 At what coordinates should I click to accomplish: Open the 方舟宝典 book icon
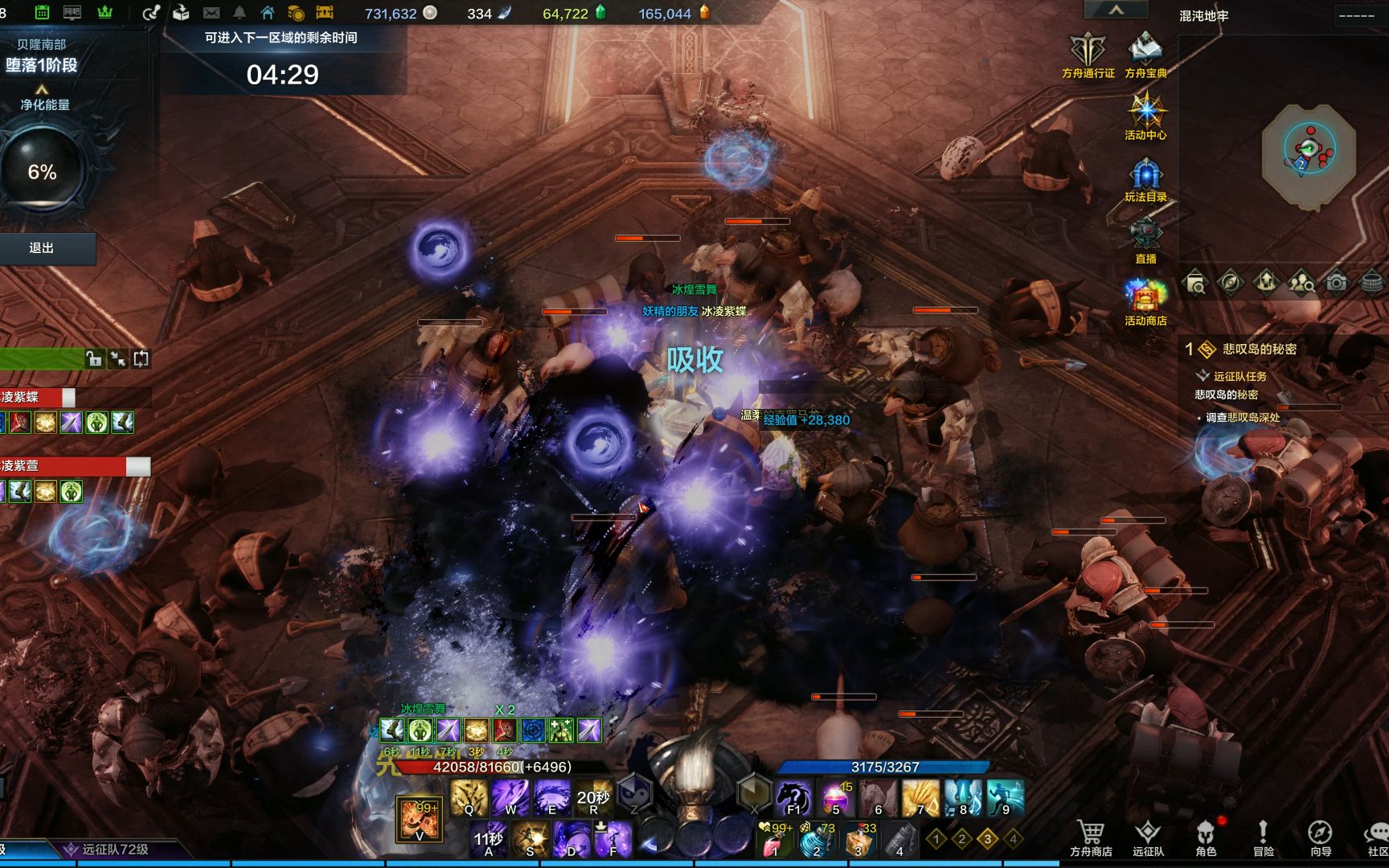coord(1145,53)
